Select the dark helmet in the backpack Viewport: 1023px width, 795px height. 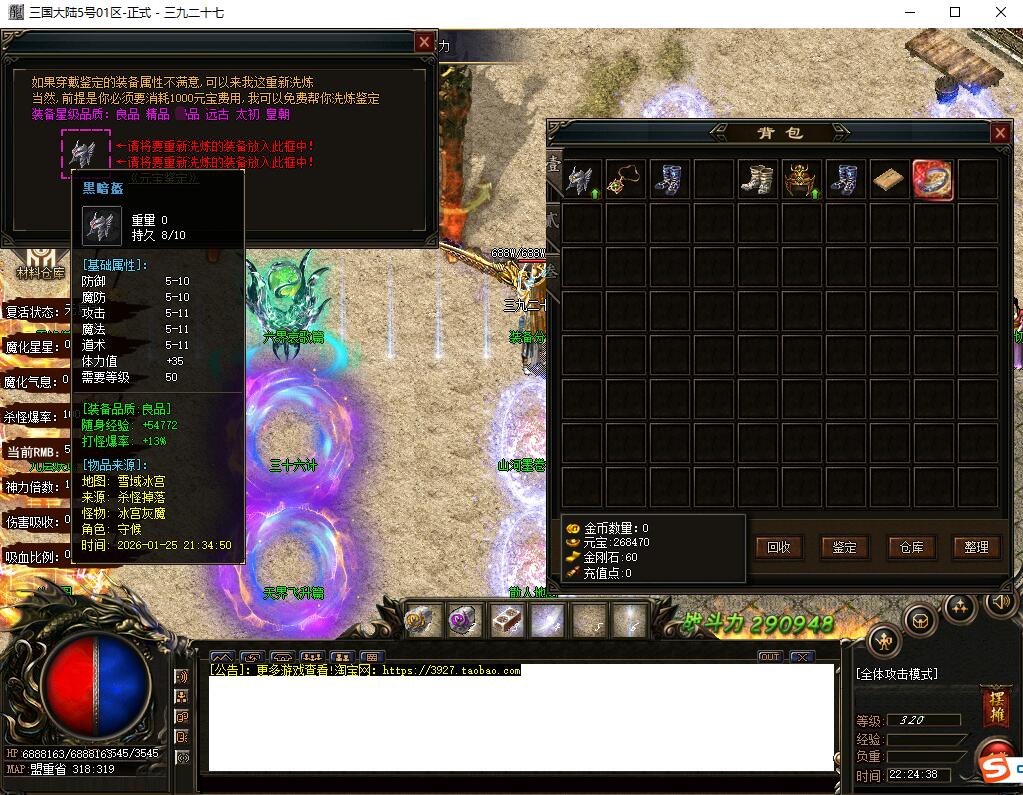click(x=581, y=180)
